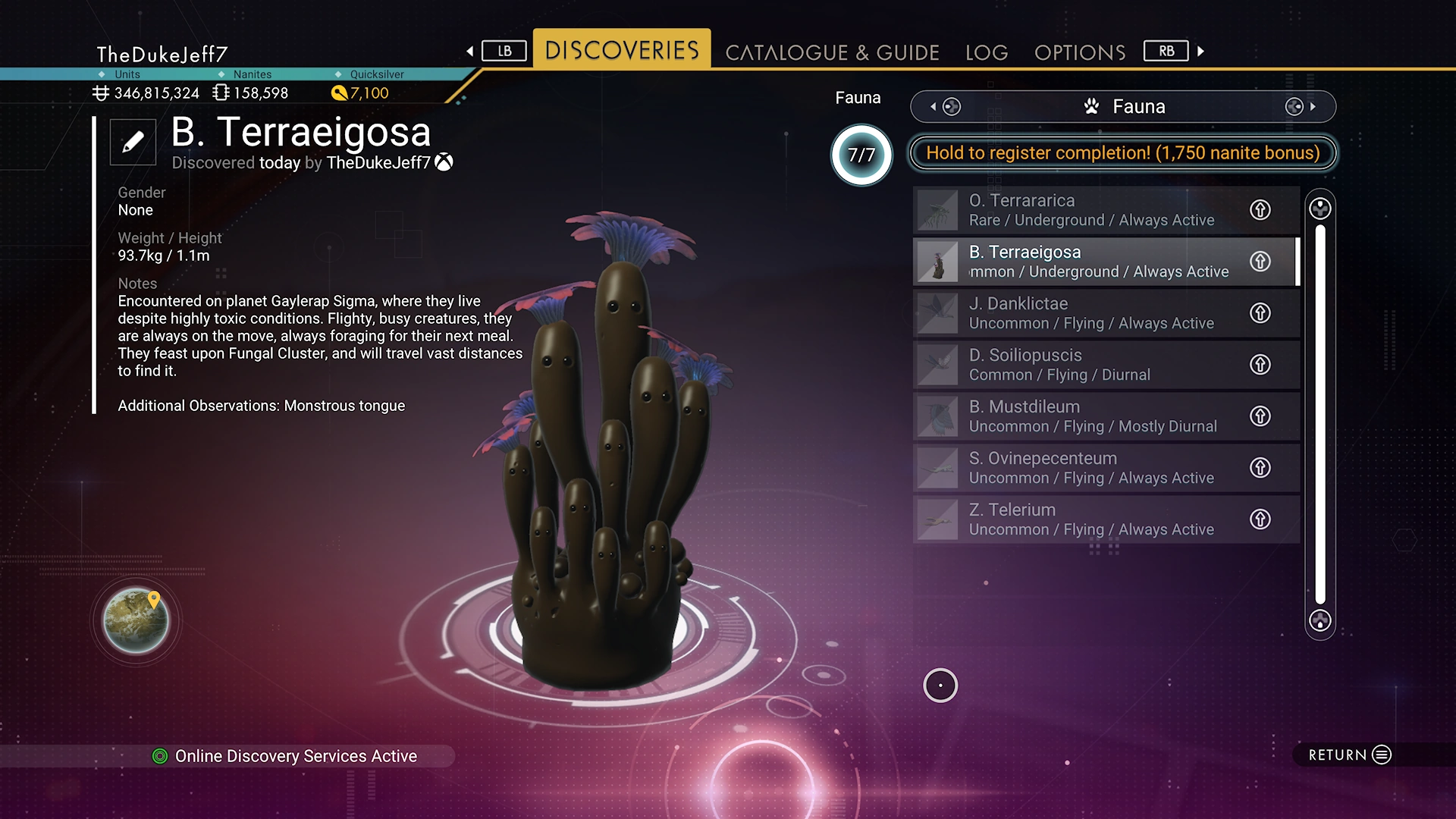The height and width of the screenshot is (819, 1456).
Task: Click the B. Terraeigosa thumbnail in list
Action: pyautogui.click(x=938, y=262)
